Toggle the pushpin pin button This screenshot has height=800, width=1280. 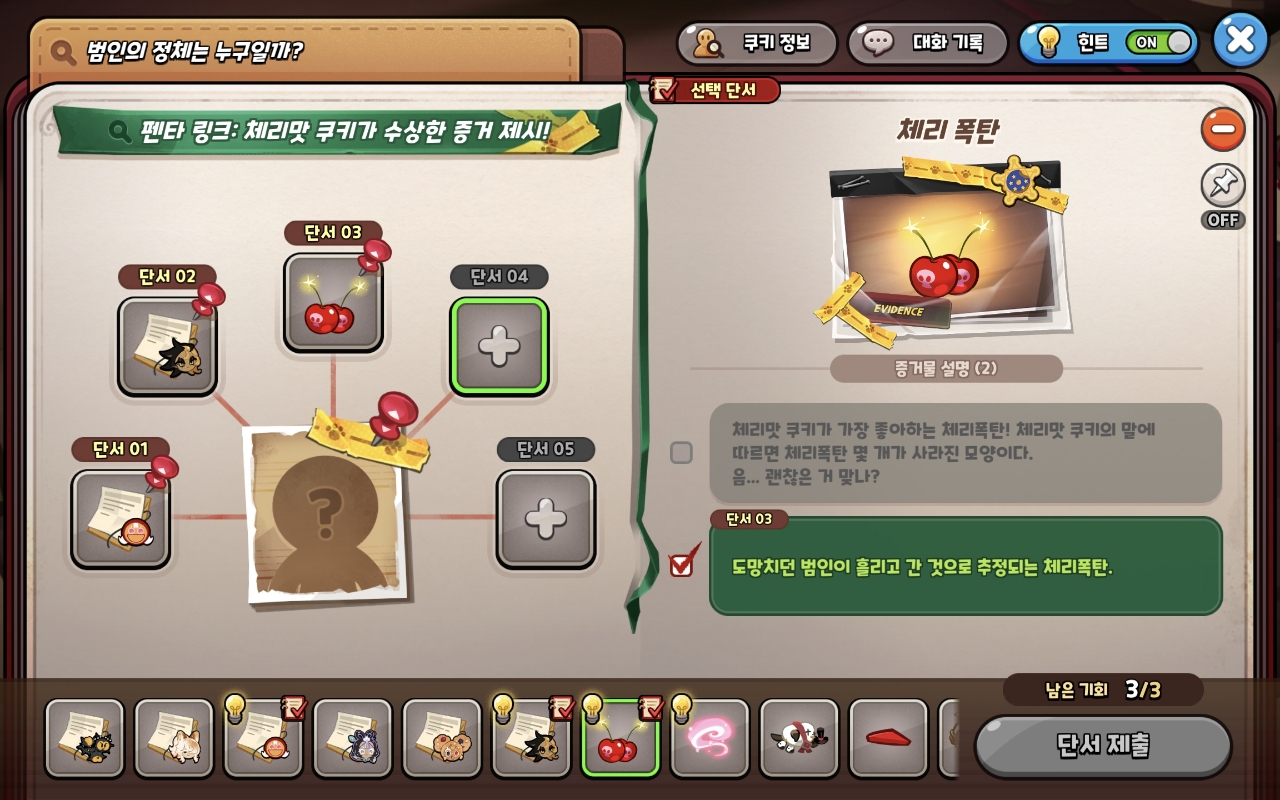[x=1223, y=186]
